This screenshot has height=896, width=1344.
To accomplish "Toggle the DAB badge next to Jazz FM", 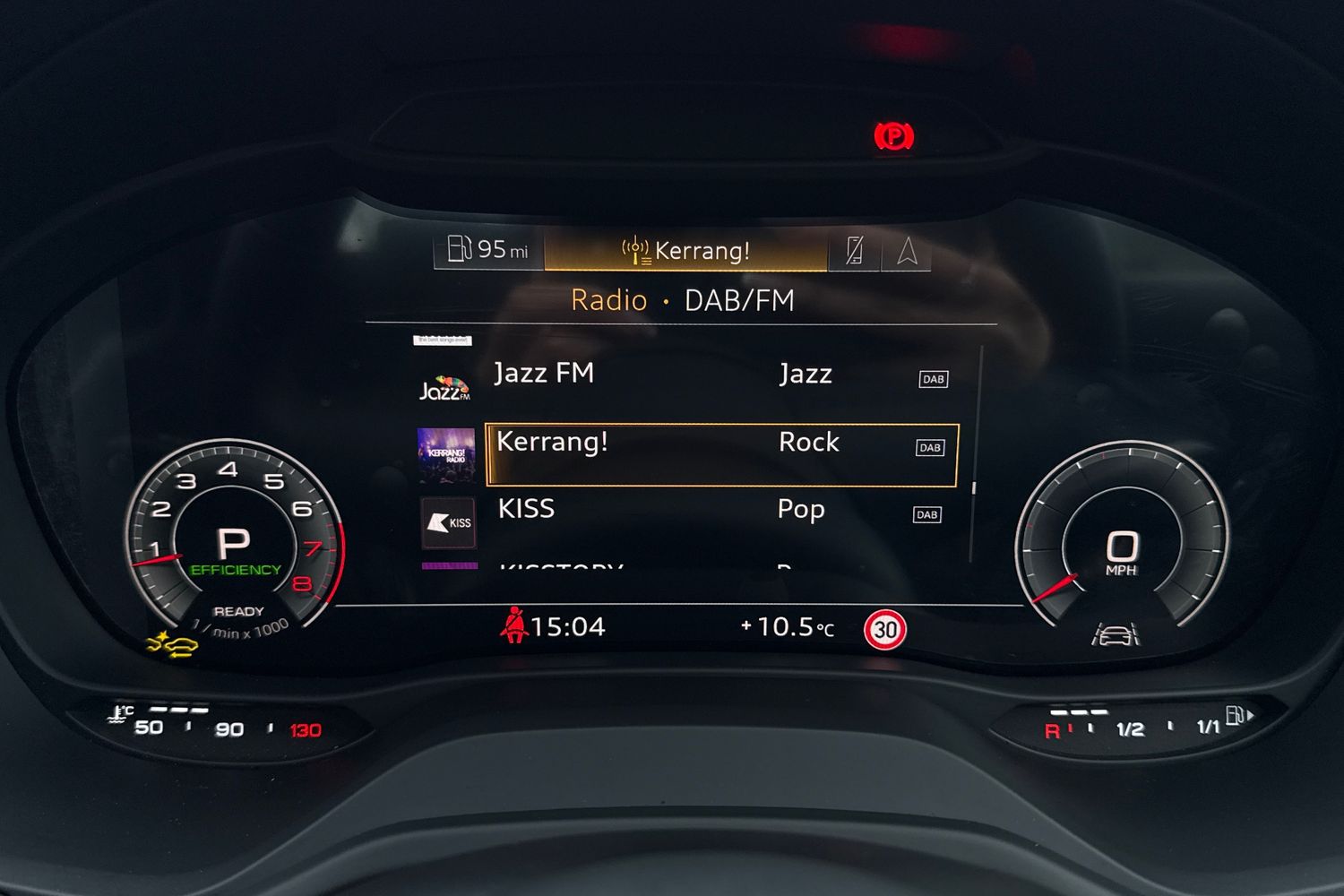I will pyautogui.click(x=933, y=378).
